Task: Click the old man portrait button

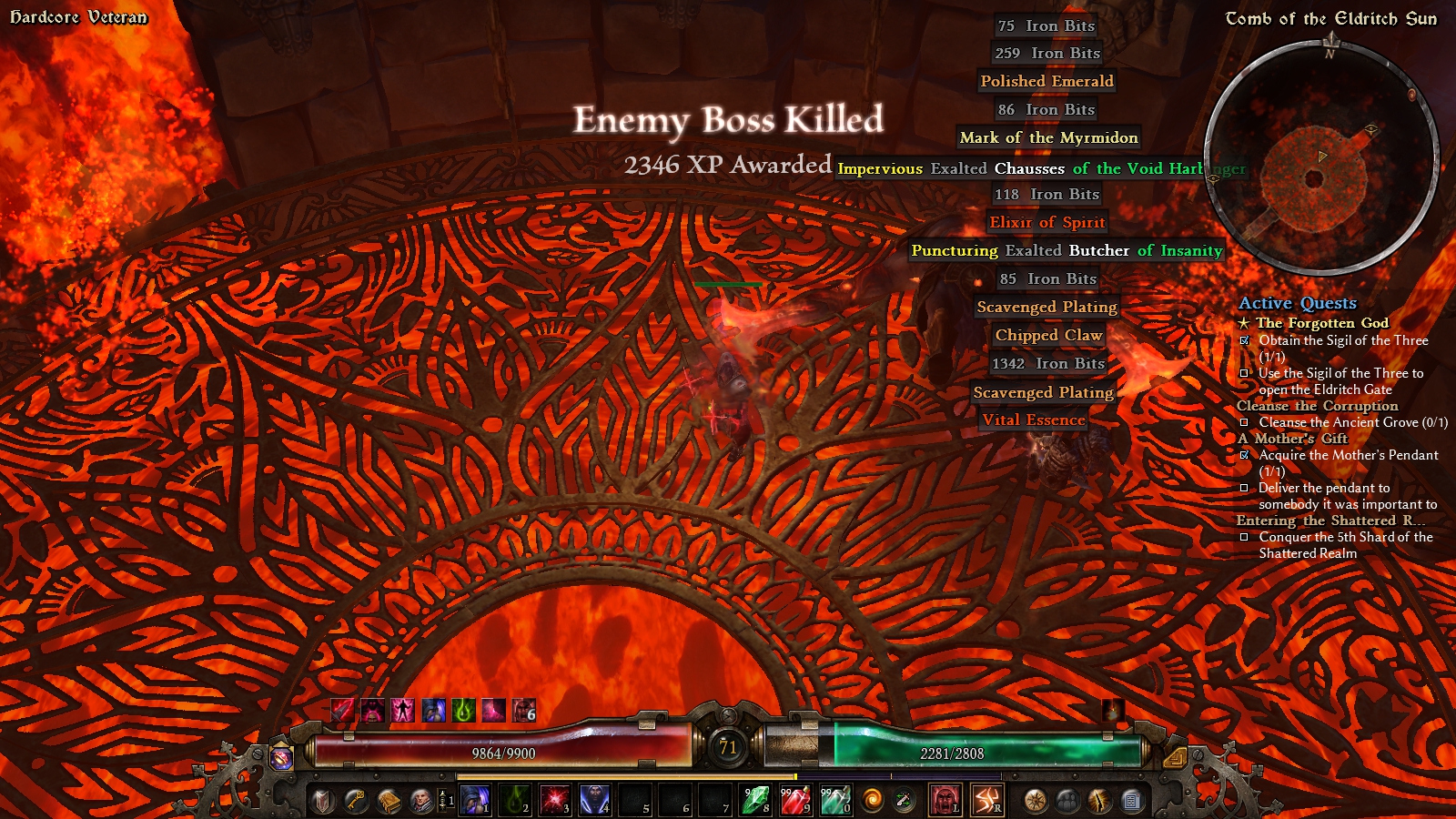Action: [421, 801]
